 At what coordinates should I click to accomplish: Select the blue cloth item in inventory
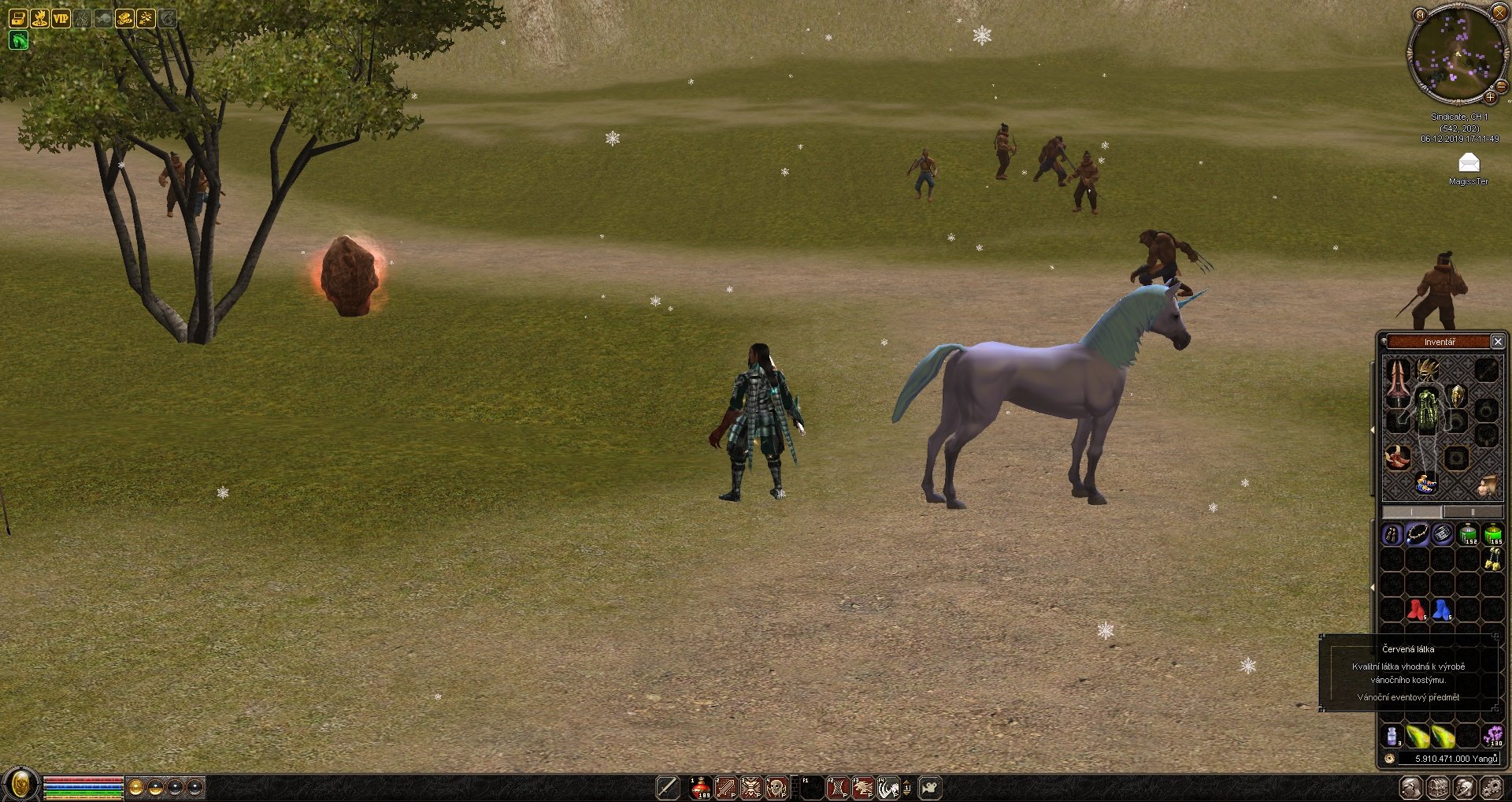[x=1442, y=609]
